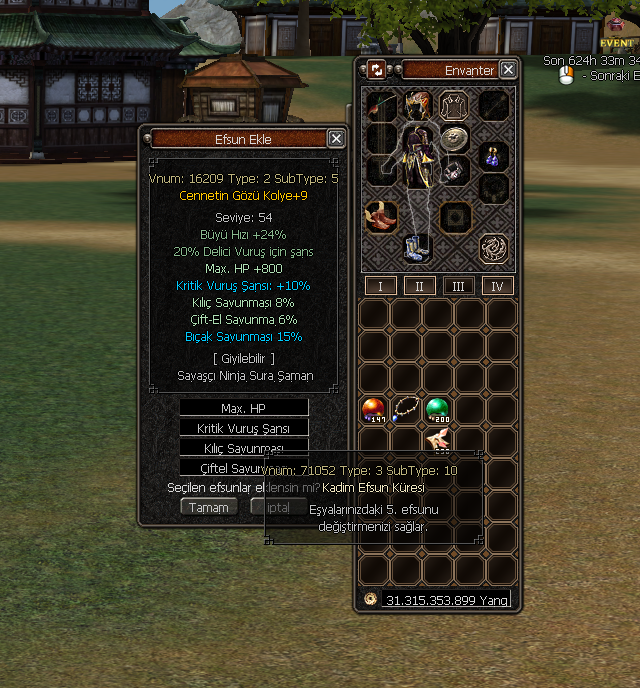This screenshot has width=640, height=688.
Task: Click the equipped purple armor slot
Action: [x=420, y=157]
